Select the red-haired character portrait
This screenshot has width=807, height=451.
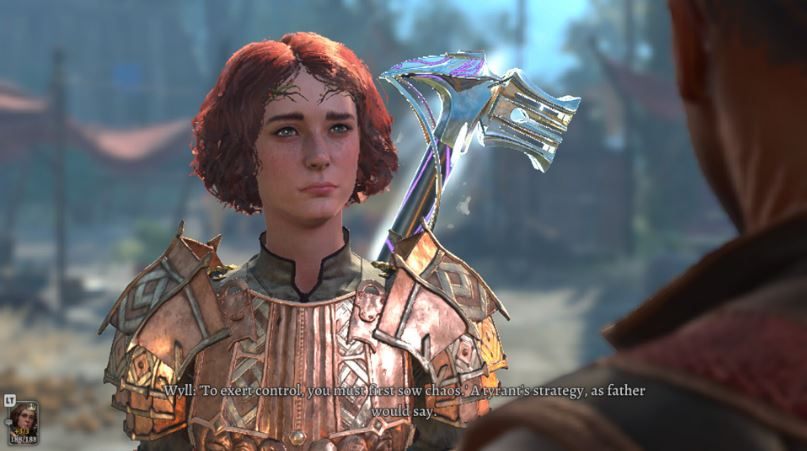(x=24, y=420)
